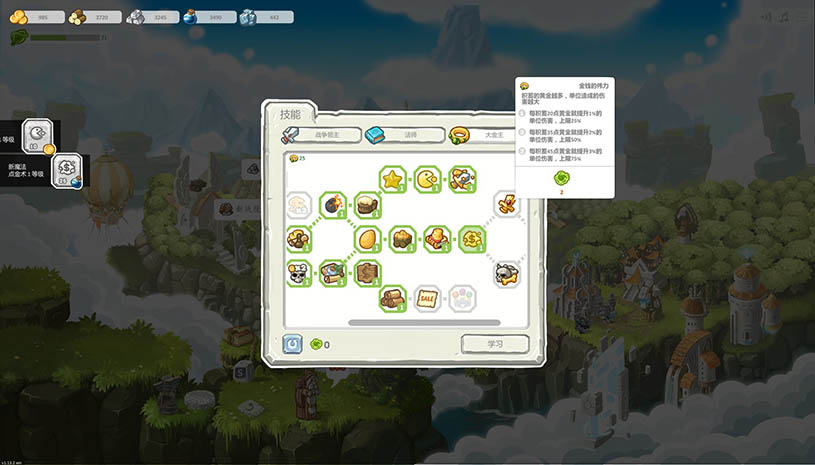
Task: Select the gold star skill
Action: click(x=393, y=180)
